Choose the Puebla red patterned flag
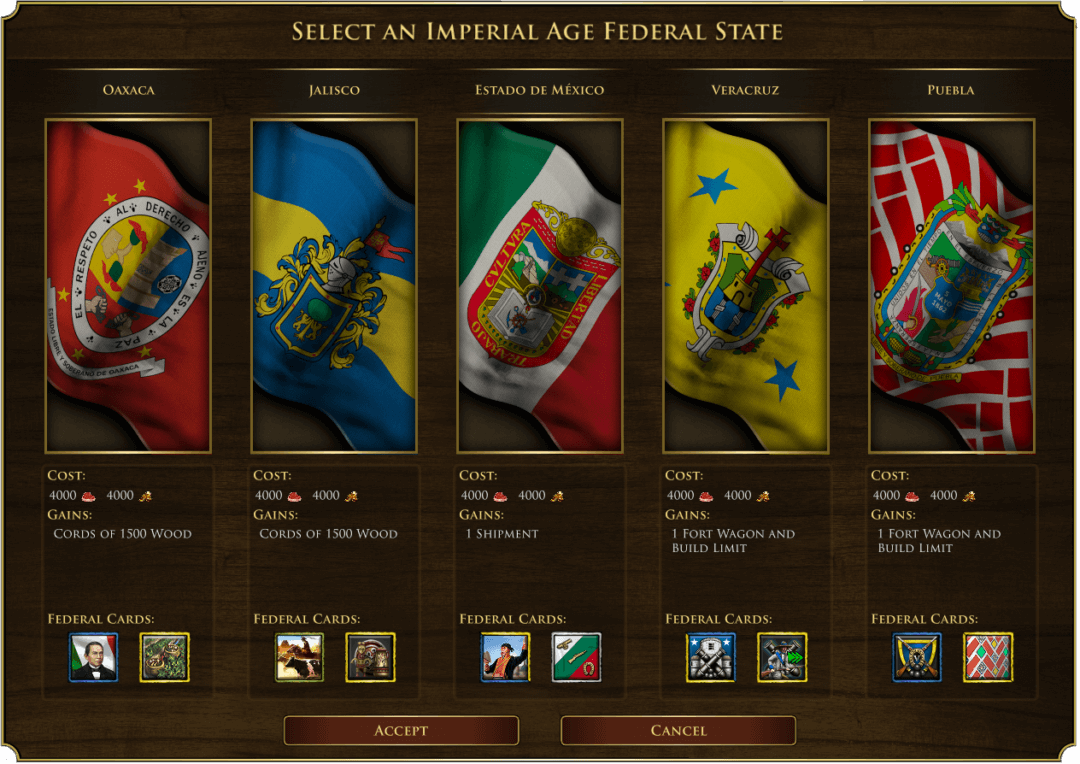Image resolution: width=1080 pixels, height=764 pixels. pos(952,286)
